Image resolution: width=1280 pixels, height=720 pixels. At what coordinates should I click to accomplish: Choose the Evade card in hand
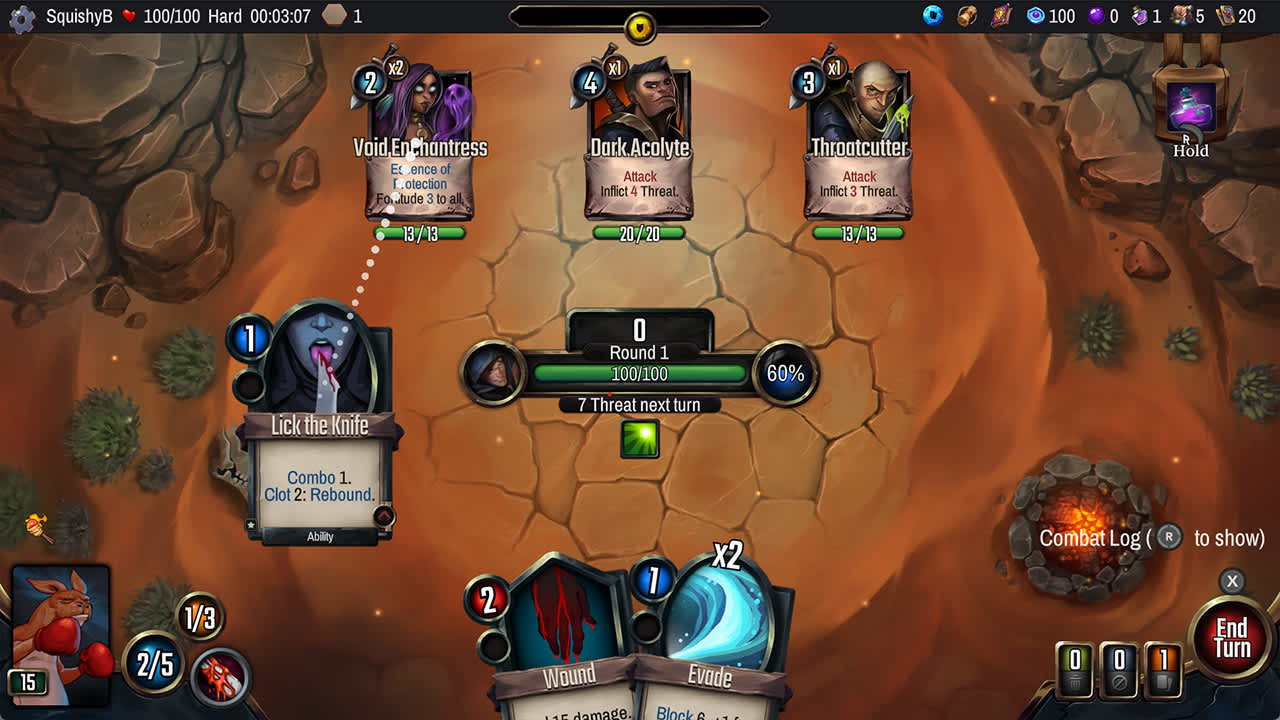coord(712,640)
